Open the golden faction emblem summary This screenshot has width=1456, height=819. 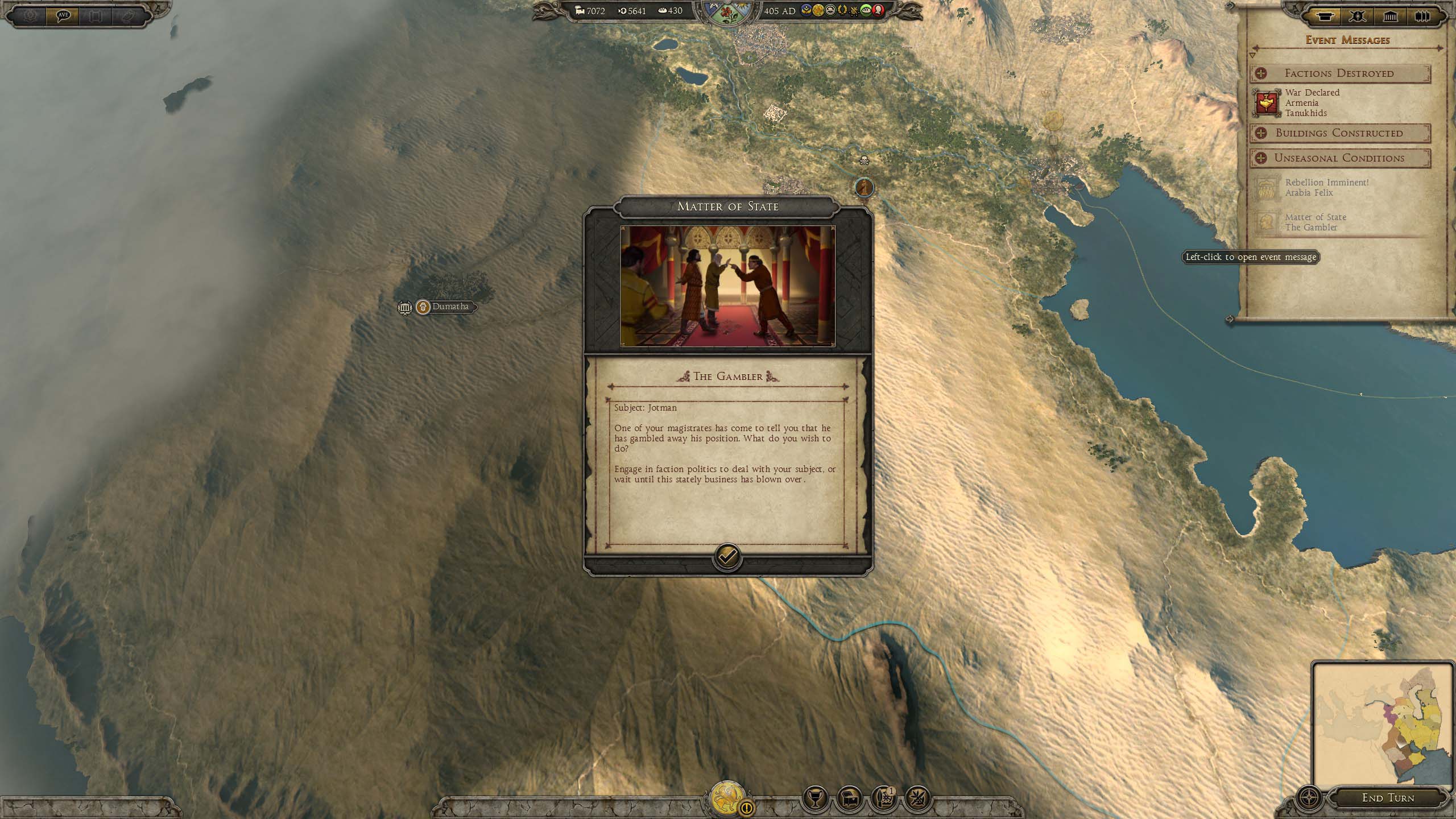click(x=726, y=799)
